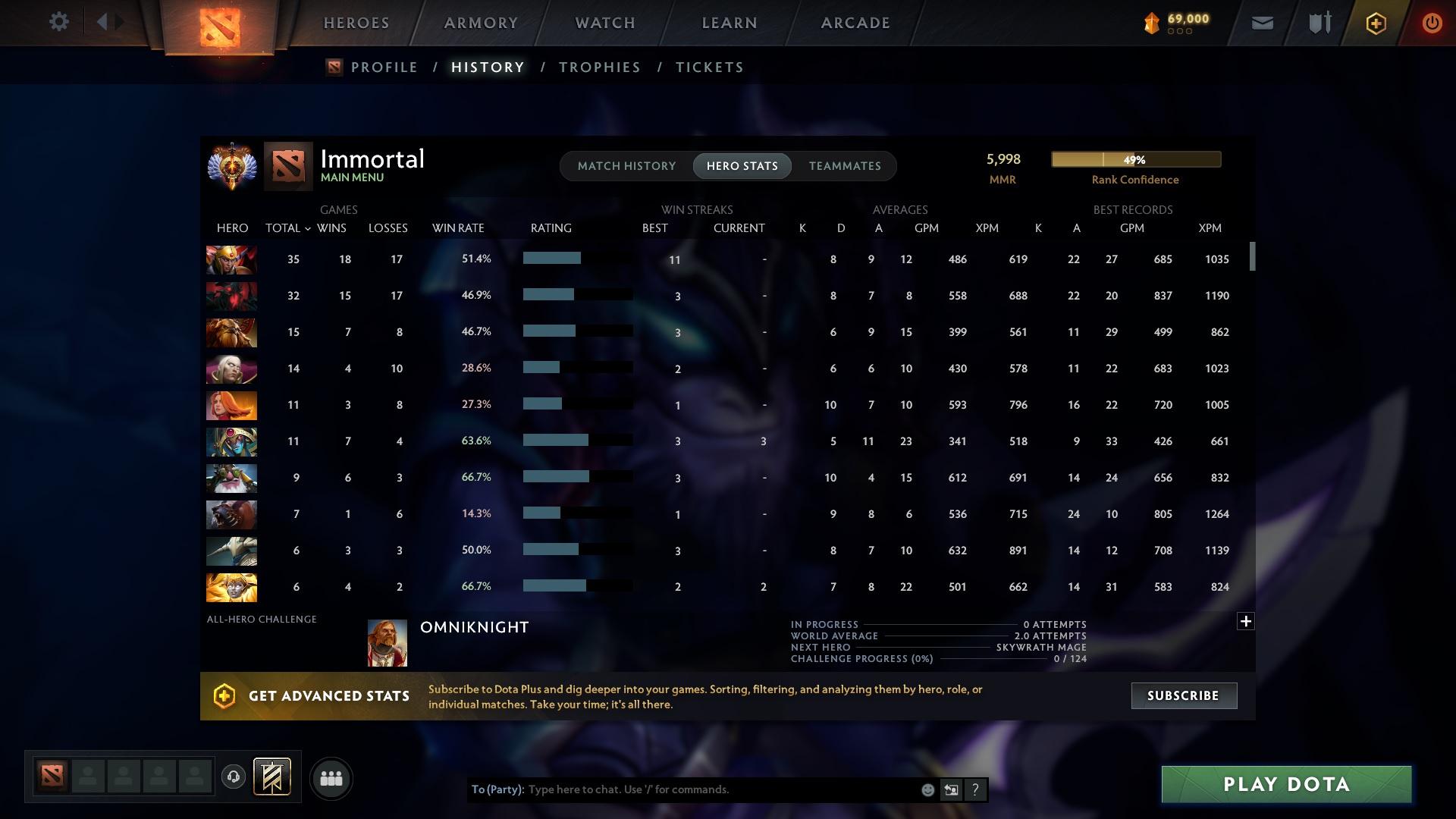Select the Legion Commander hero portrait
The width and height of the screenshot is (1456, 819).
click(231, 259)
